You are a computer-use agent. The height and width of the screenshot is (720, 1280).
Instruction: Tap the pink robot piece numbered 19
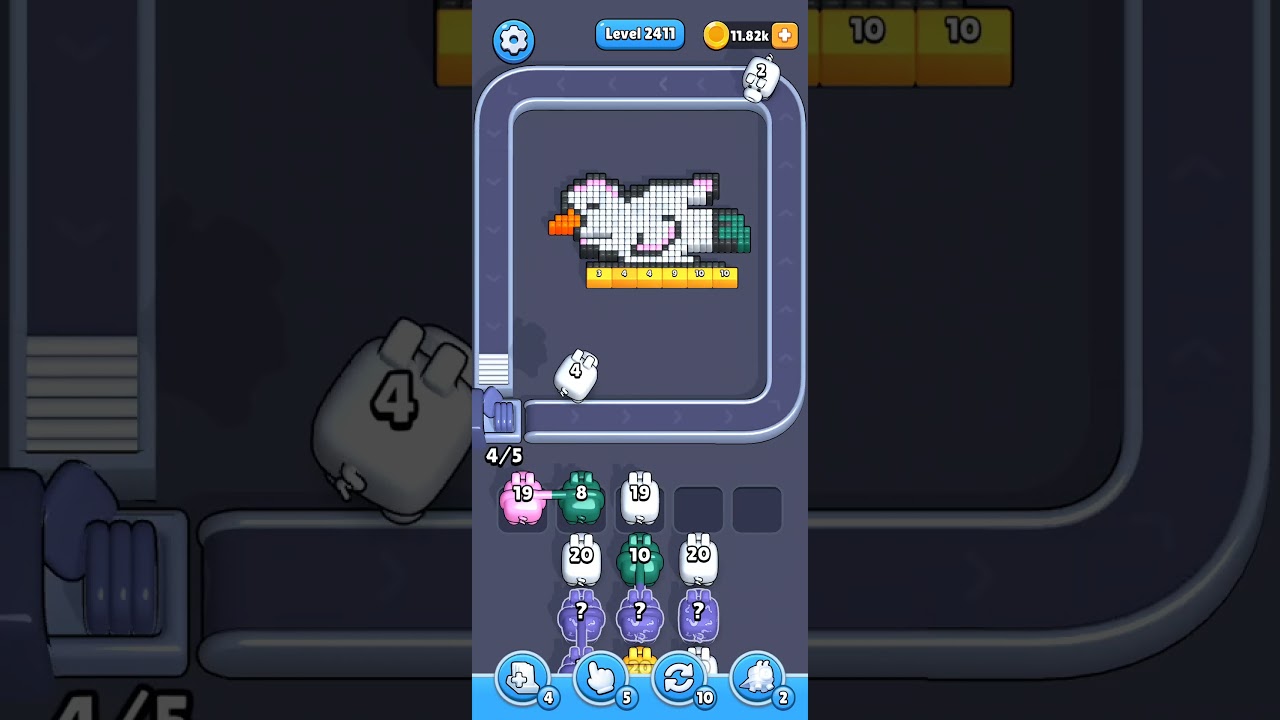tap(521, 496)
